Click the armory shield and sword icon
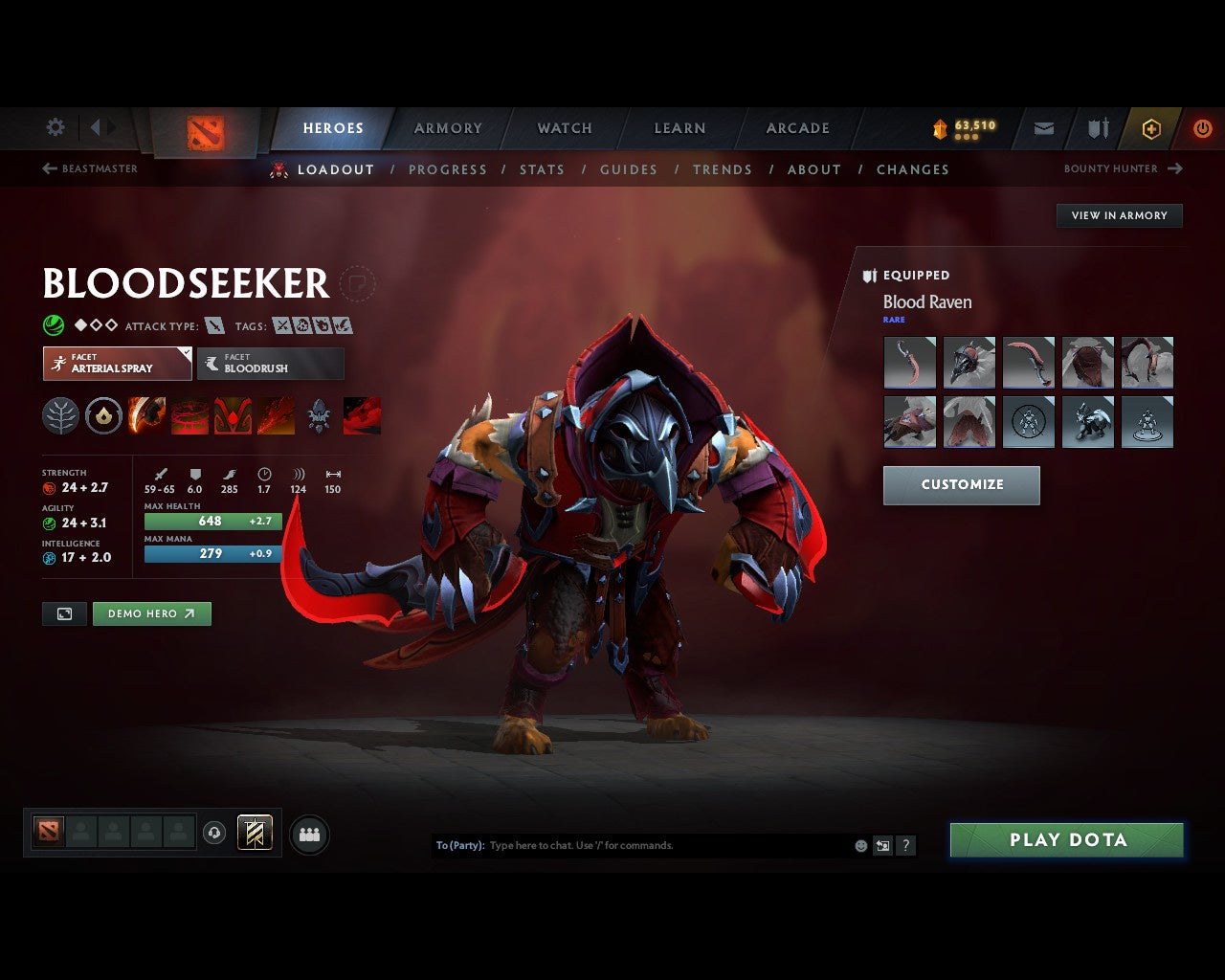The image size is (1225, 980). pyautogui.click(x=1097, y=128)
